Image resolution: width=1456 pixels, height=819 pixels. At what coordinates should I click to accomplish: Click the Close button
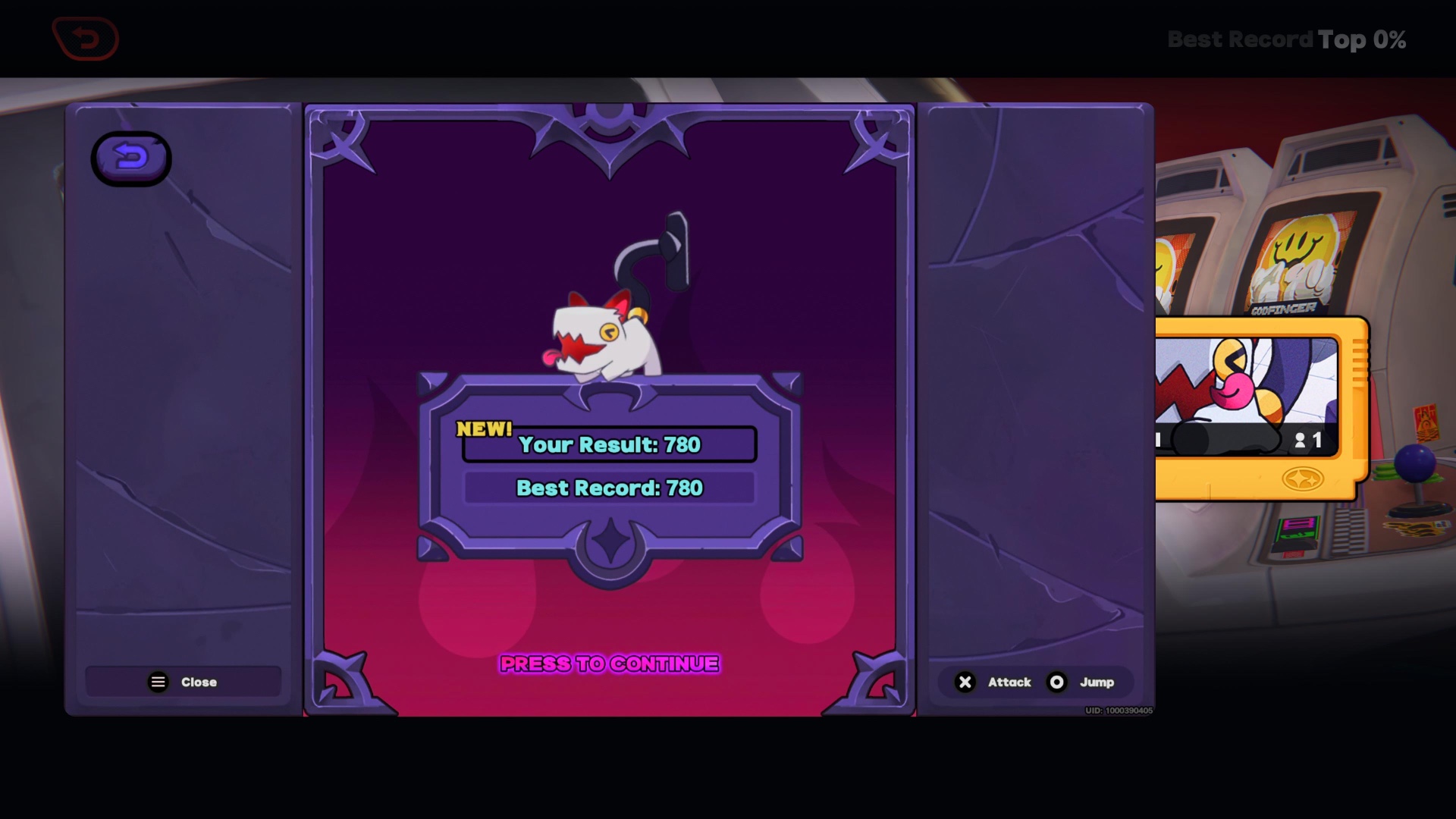[184, 681]
